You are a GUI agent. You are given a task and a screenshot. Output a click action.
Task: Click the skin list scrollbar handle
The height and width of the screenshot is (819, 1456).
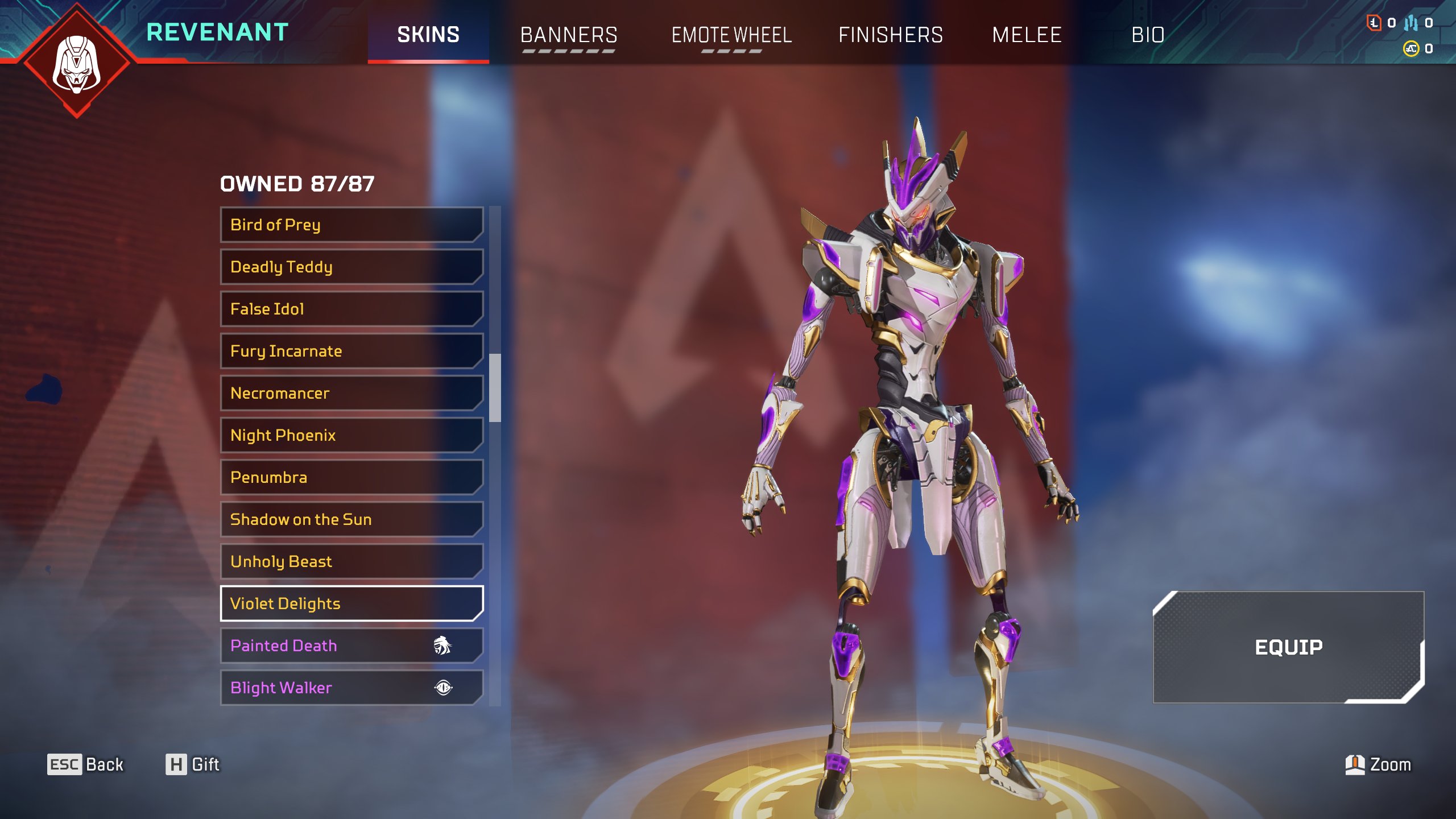495,388
